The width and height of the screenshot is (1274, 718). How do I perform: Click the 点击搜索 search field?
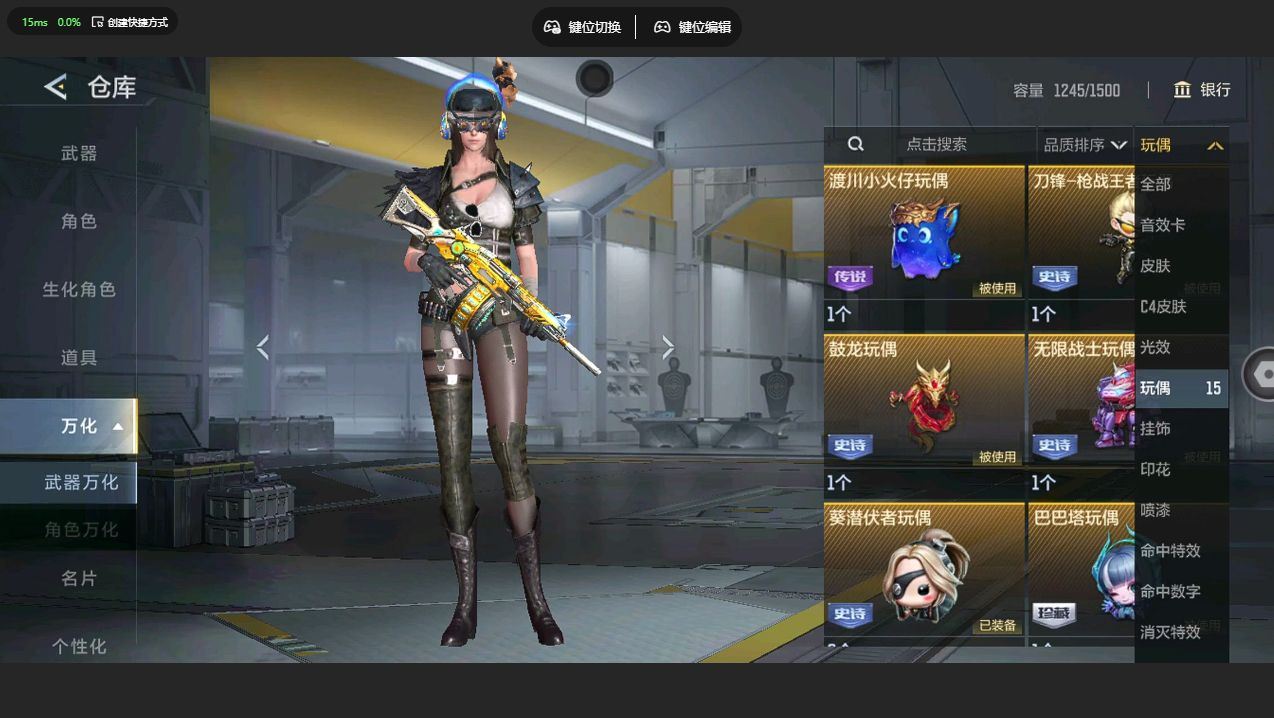[936, 144]
